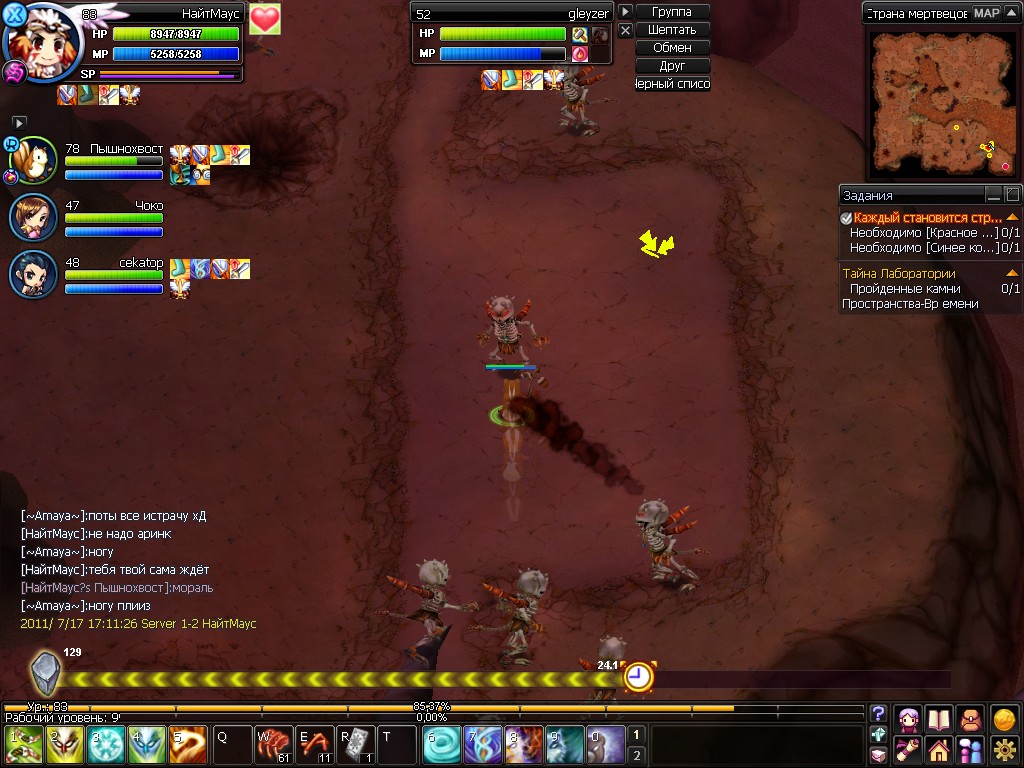The height and width of the screenshot is (768, 1024).
Task: Close the gleyzer target frame
Action: (625, 31)
